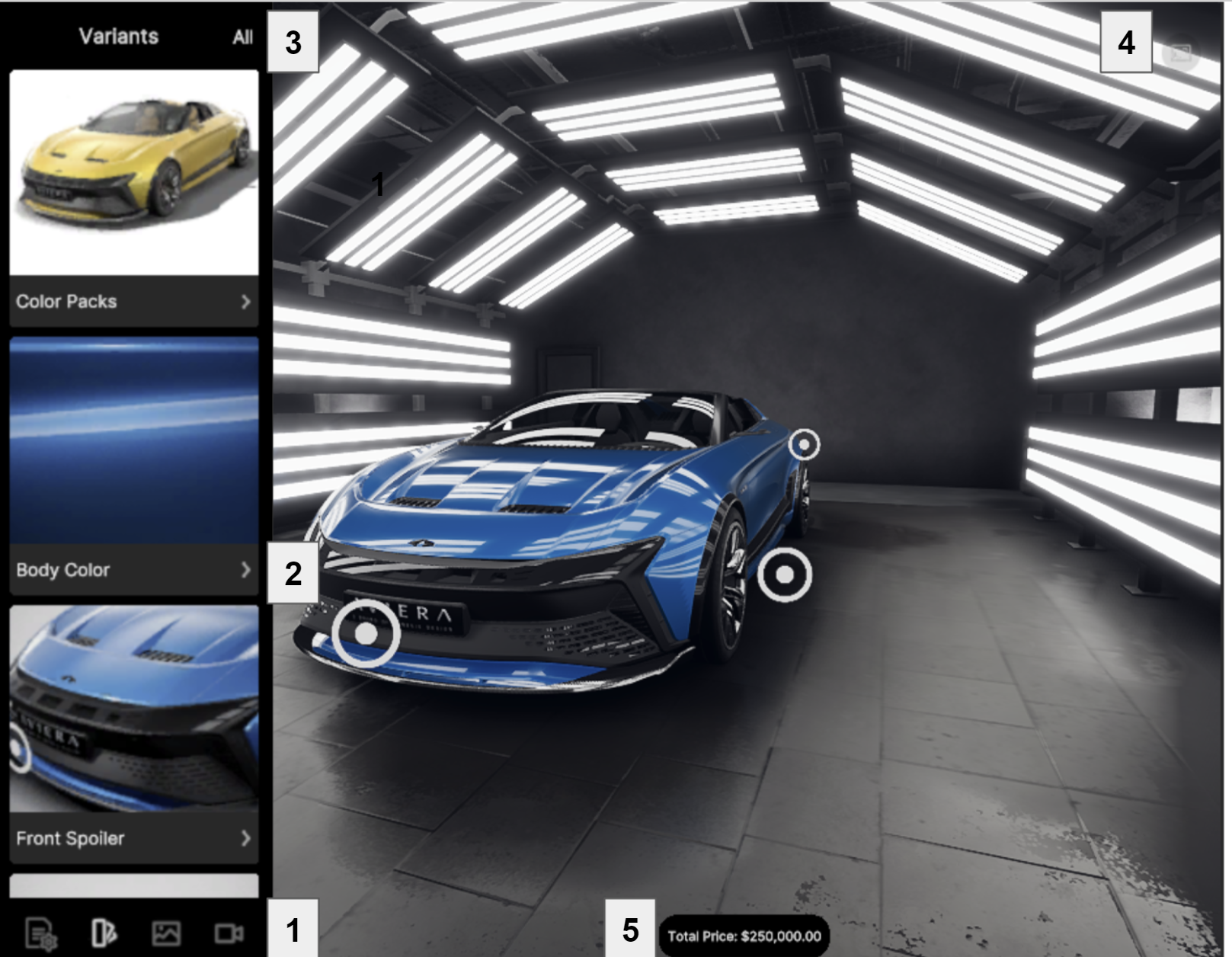Screen dimensions: 1232x957
Task: Open the Body Color options
Action: 133,570
